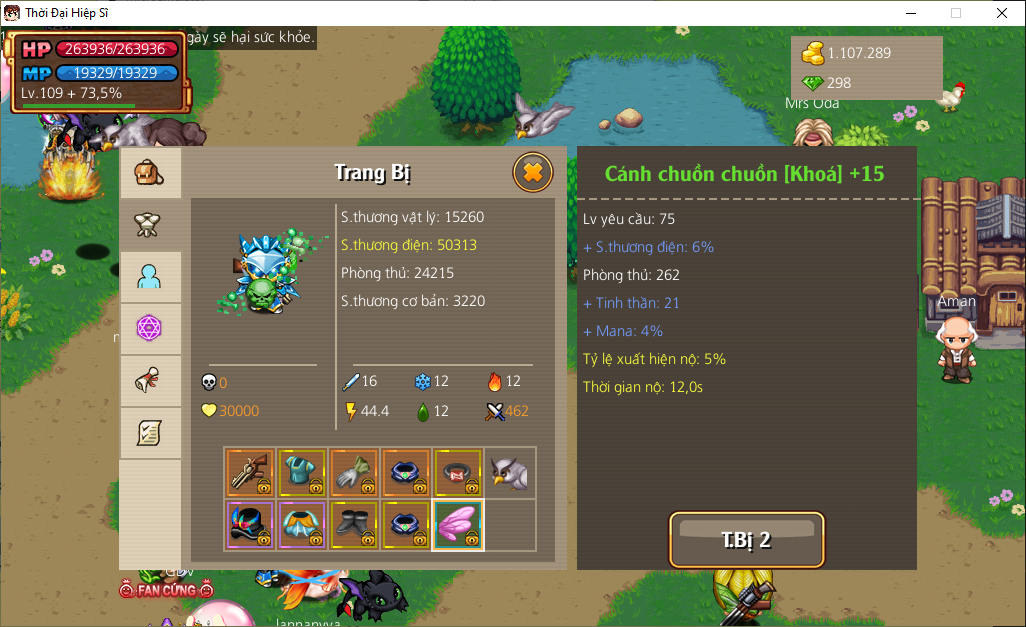Close the Thời Đại Hiệp Sĩ window

pos(1002,13)
